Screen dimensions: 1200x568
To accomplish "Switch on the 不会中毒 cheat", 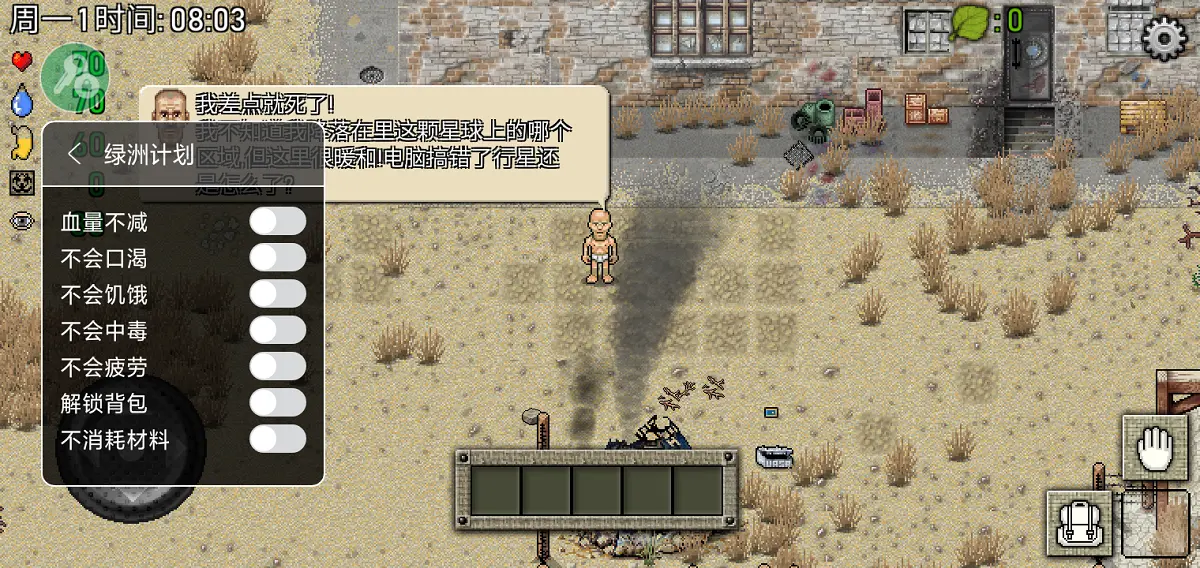I will (277, 330).
